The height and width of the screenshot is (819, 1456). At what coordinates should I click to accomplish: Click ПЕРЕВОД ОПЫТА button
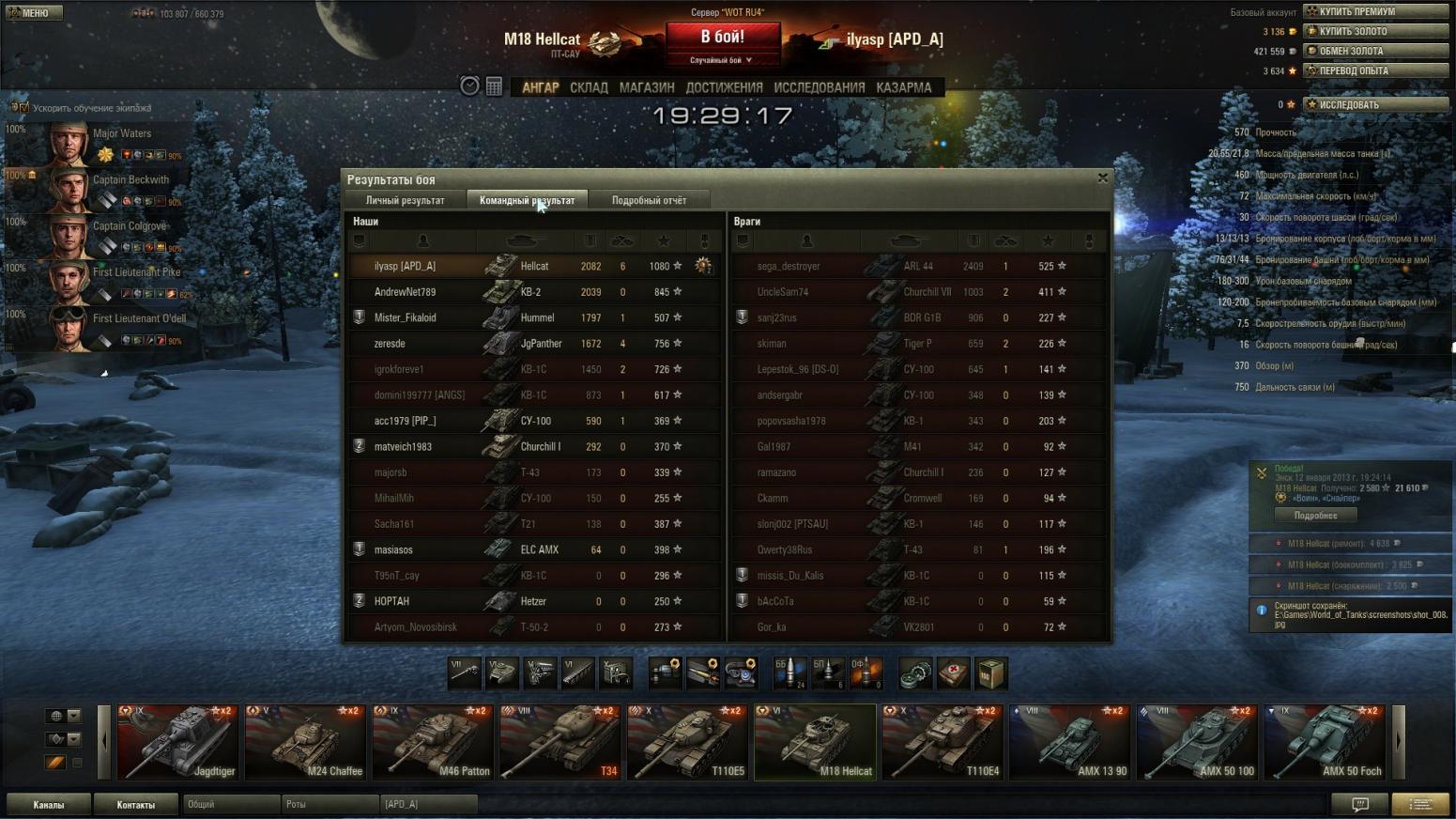coord(1375,70)
